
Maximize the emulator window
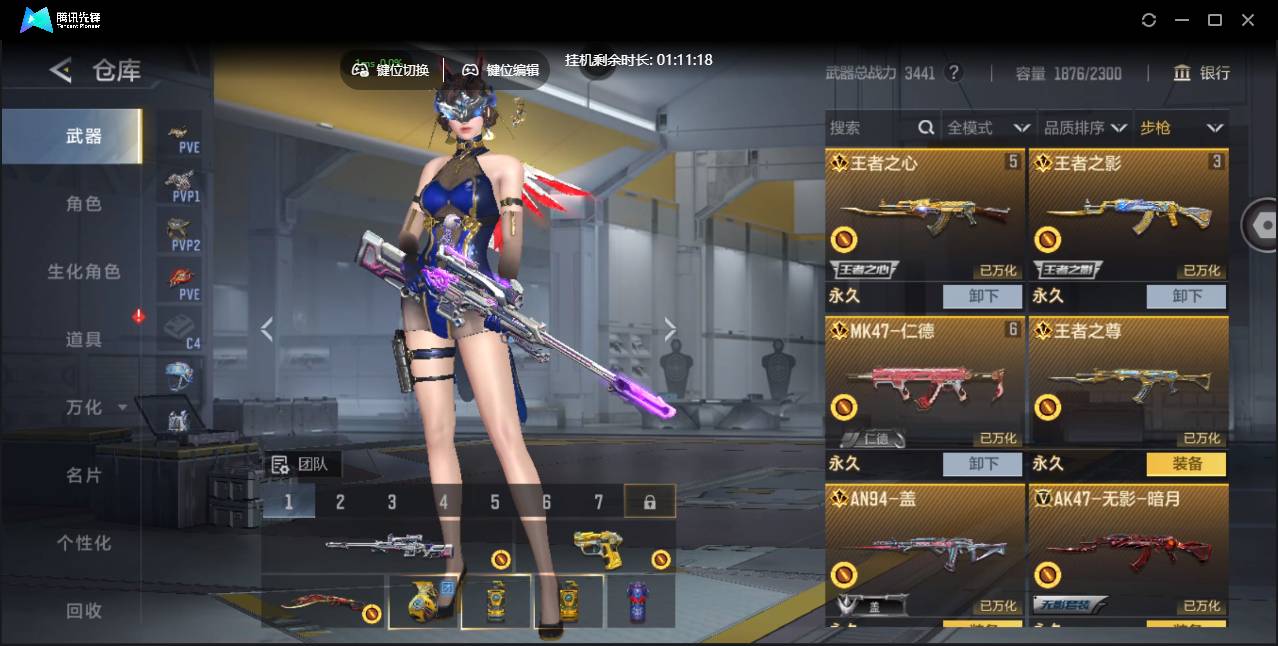click(1215, 20)
